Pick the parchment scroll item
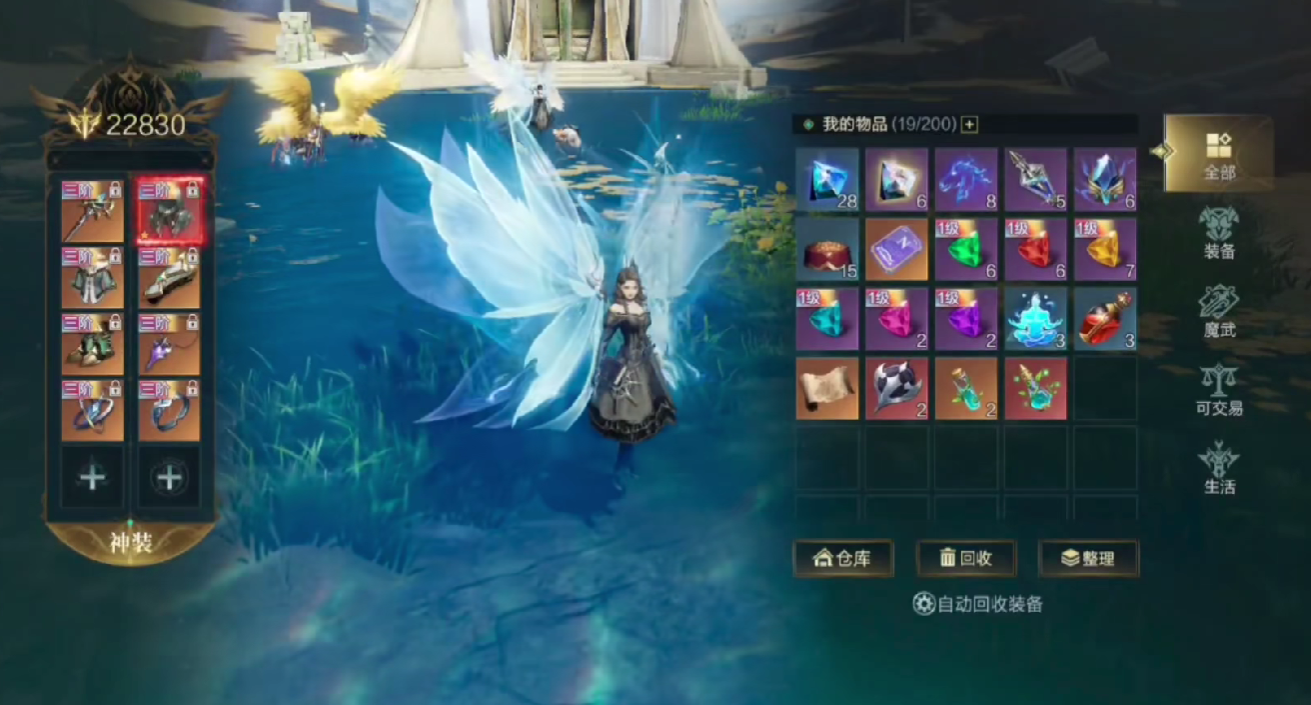 (827, 388)
